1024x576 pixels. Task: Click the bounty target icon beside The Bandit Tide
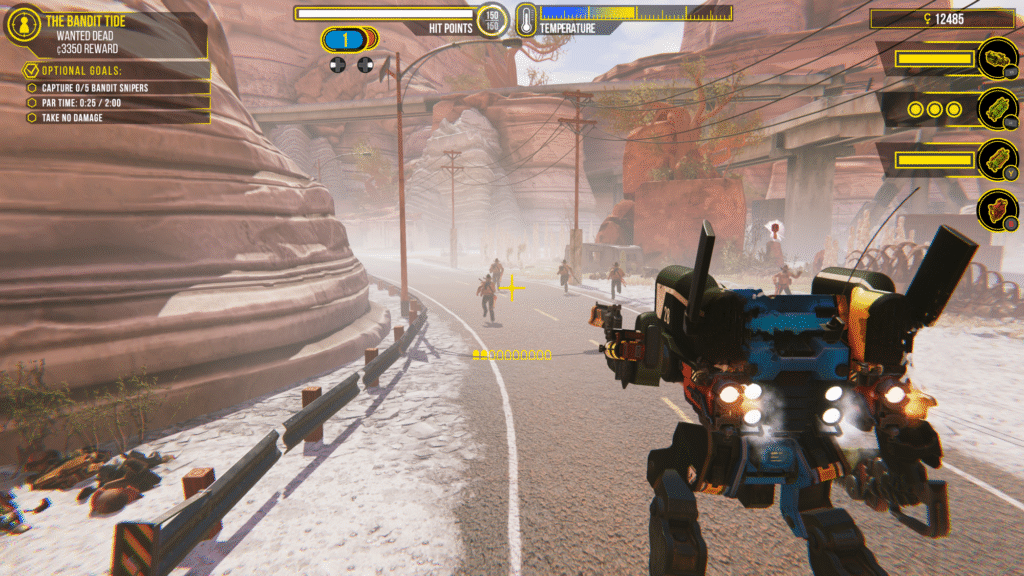[24, 24]
